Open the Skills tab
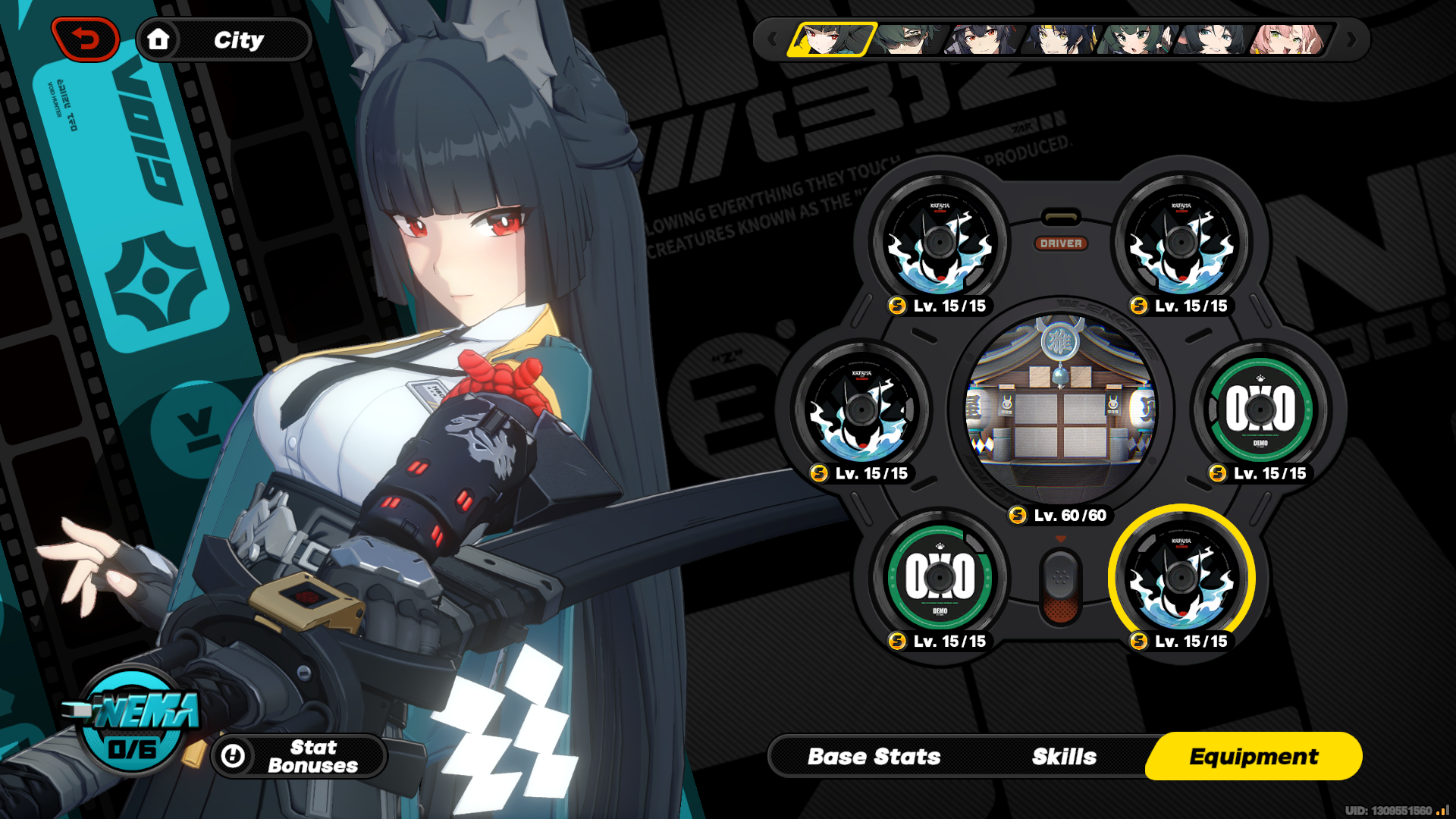1456x819 pixels. coord(1062,756)
